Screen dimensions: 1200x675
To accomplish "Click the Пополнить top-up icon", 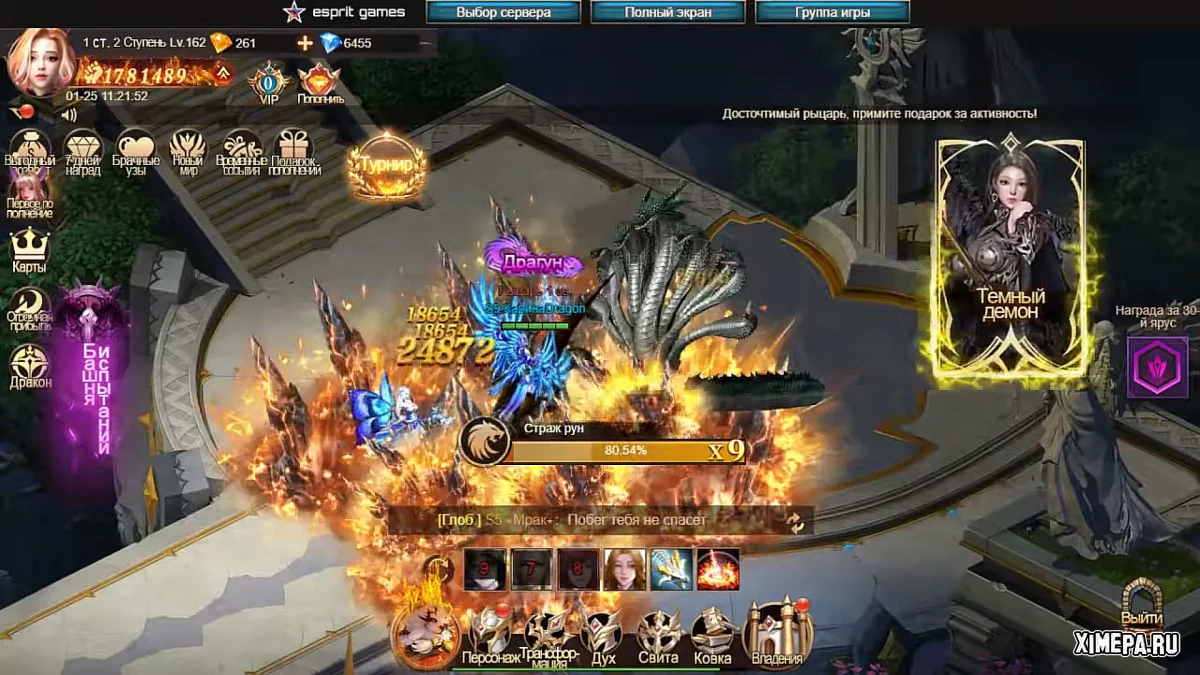I will 320,82.
